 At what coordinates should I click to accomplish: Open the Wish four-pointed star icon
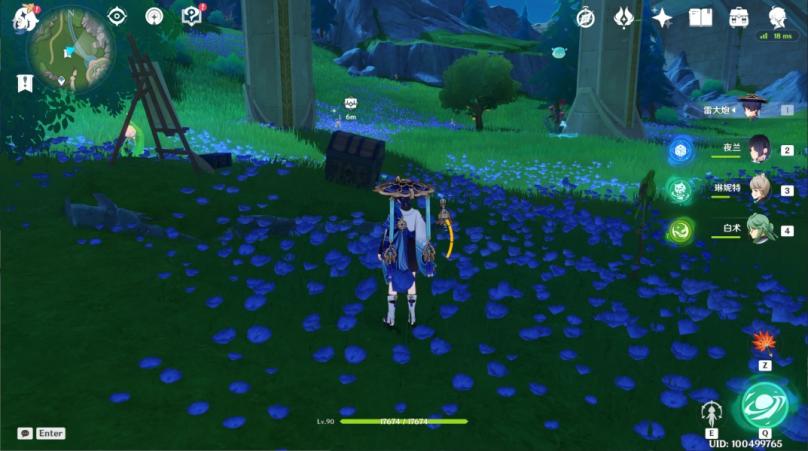click(662, 17)
